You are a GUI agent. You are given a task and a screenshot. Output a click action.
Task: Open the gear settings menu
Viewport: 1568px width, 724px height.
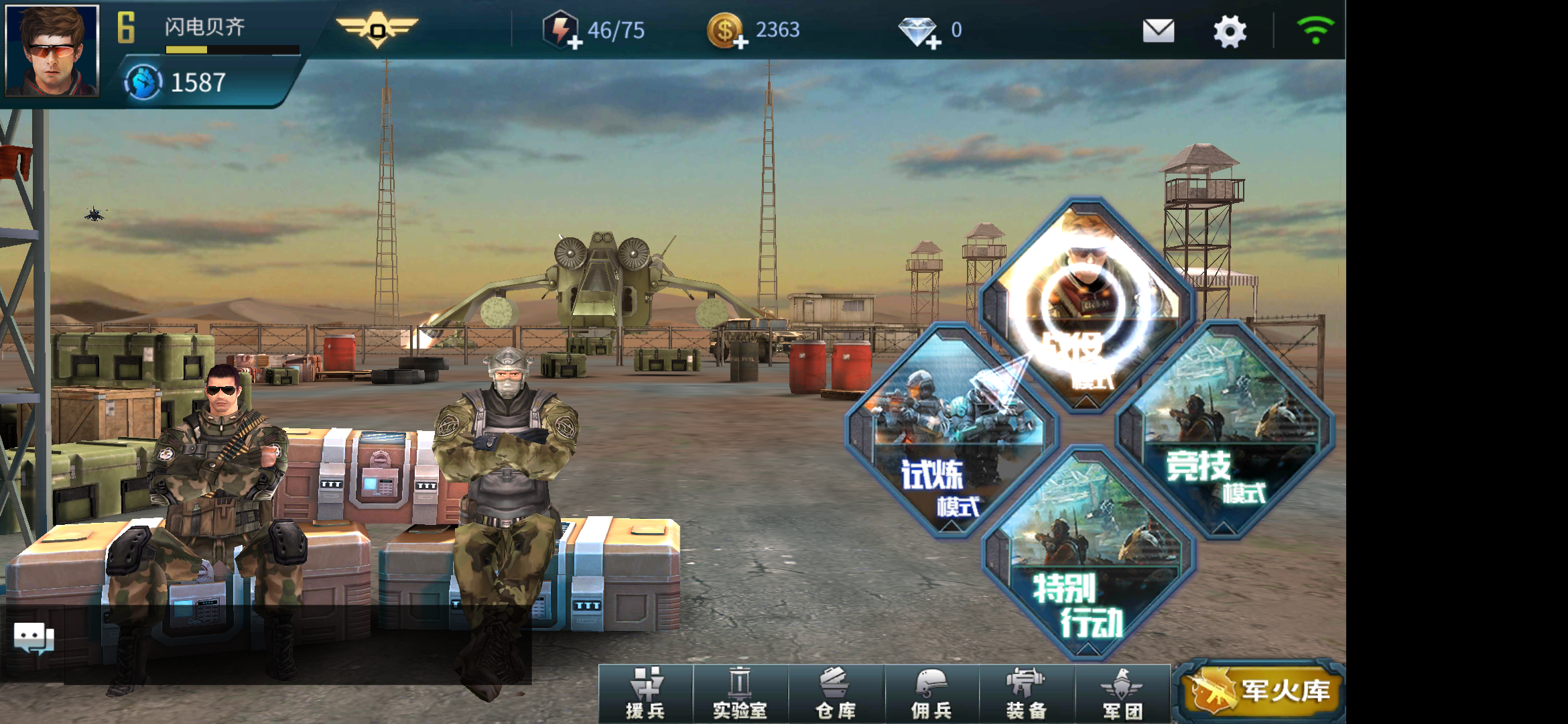[1230, 32]
